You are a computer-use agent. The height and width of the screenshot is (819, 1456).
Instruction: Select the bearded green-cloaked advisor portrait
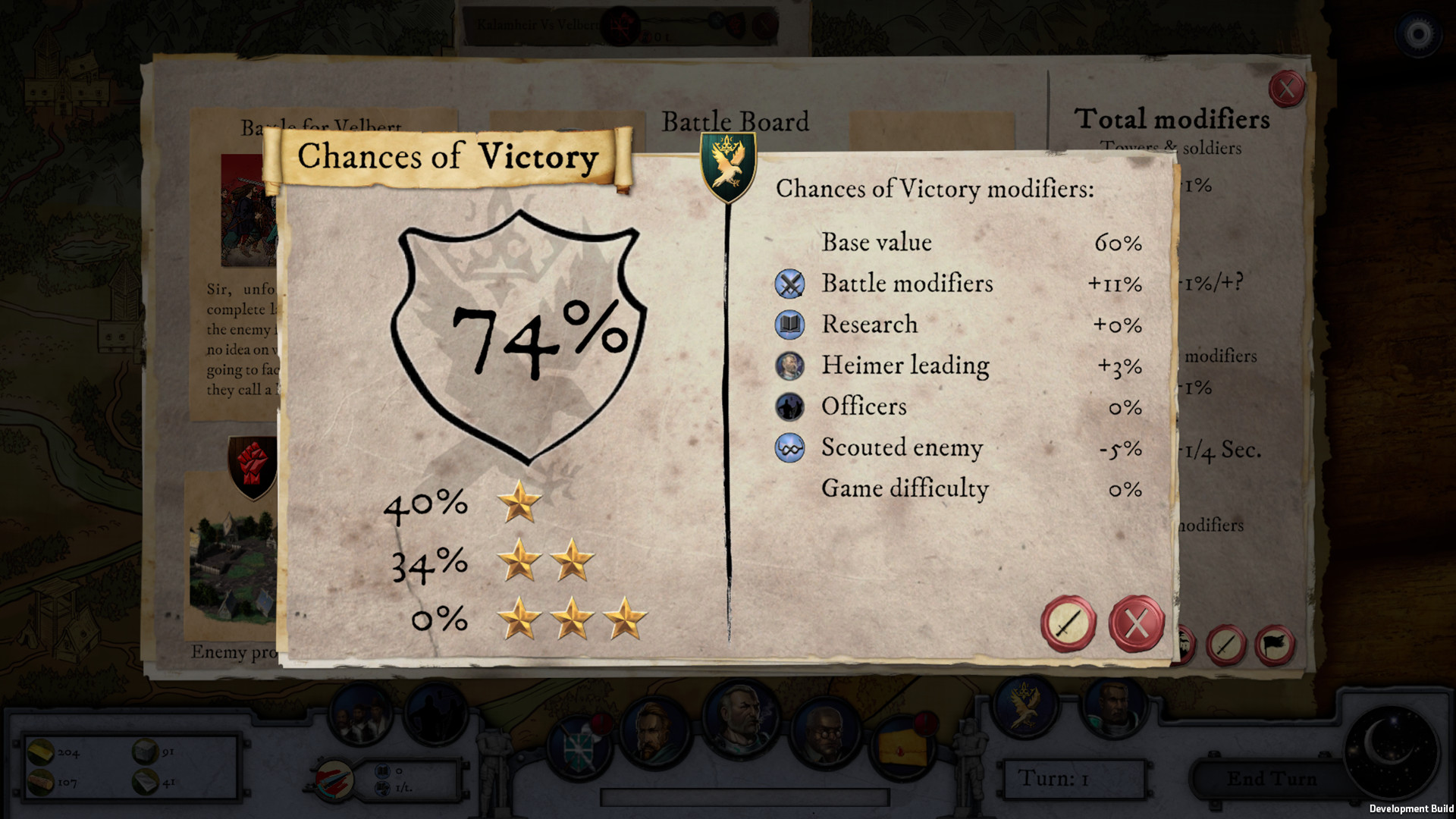point(654,732)
